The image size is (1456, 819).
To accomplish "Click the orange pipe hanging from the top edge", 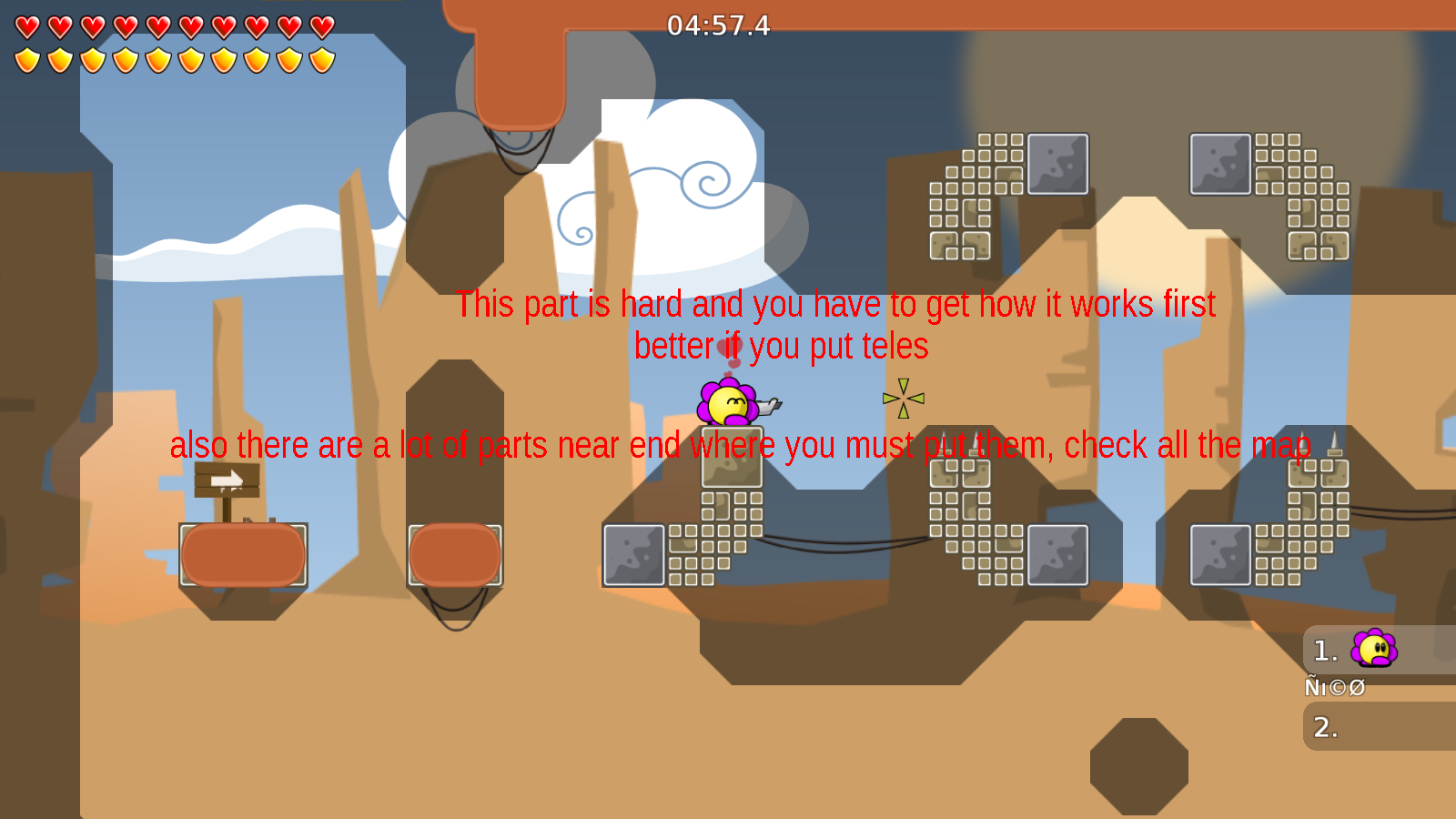I will pos(521,64).
